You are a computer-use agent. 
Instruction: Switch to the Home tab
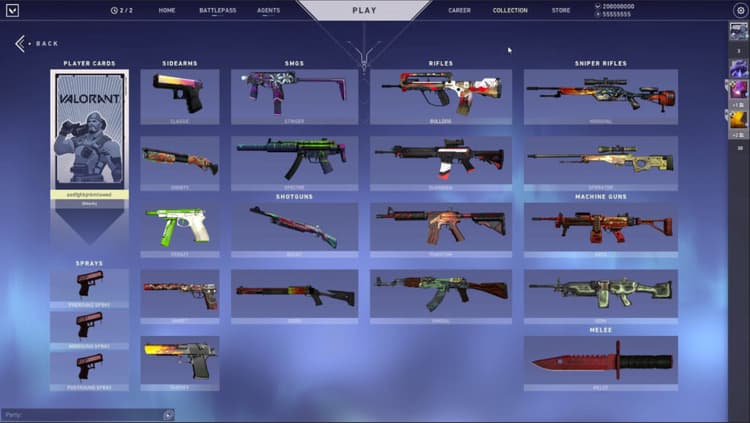coord(166,10)
